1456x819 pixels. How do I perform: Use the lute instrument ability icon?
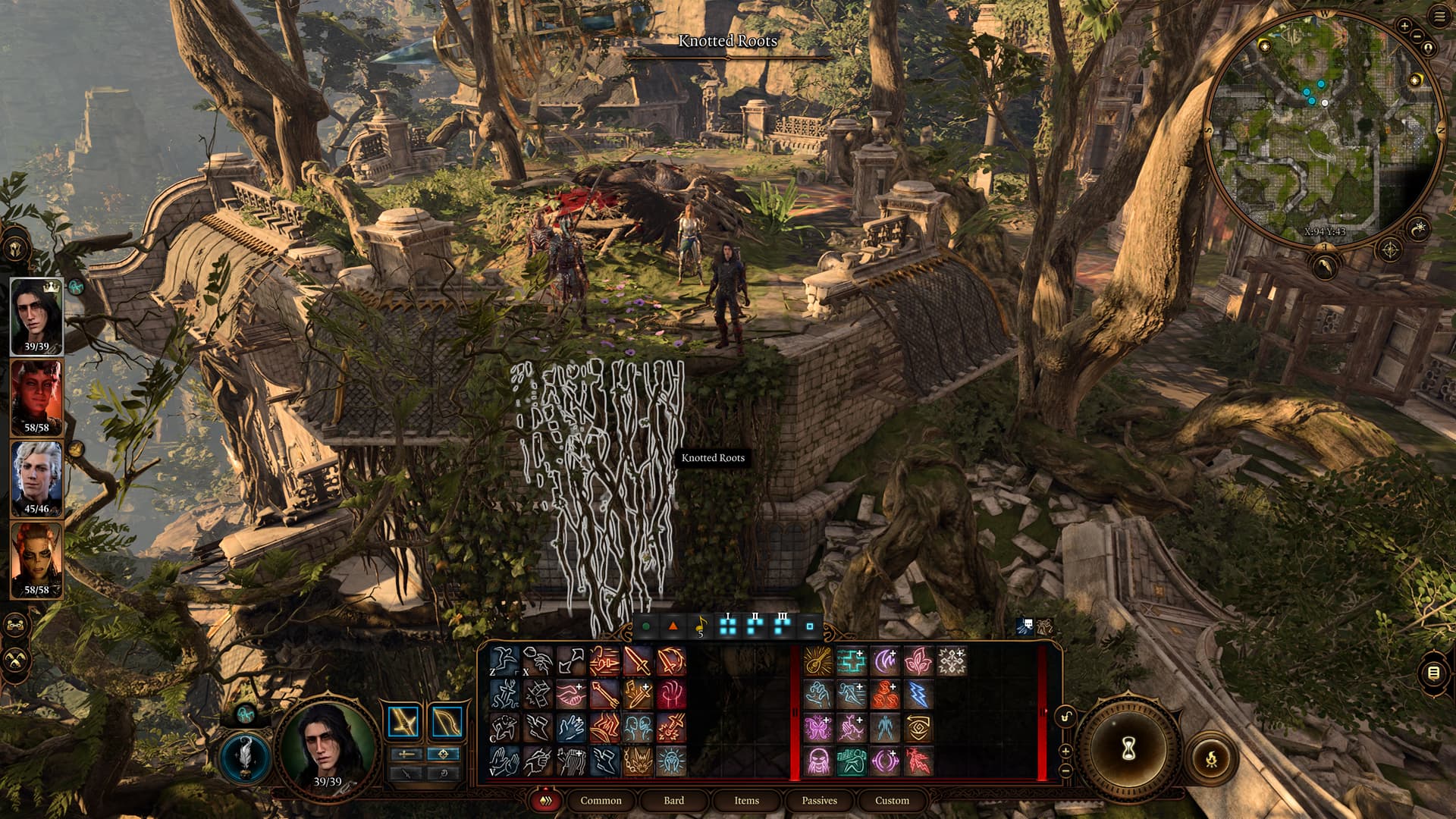818,661
